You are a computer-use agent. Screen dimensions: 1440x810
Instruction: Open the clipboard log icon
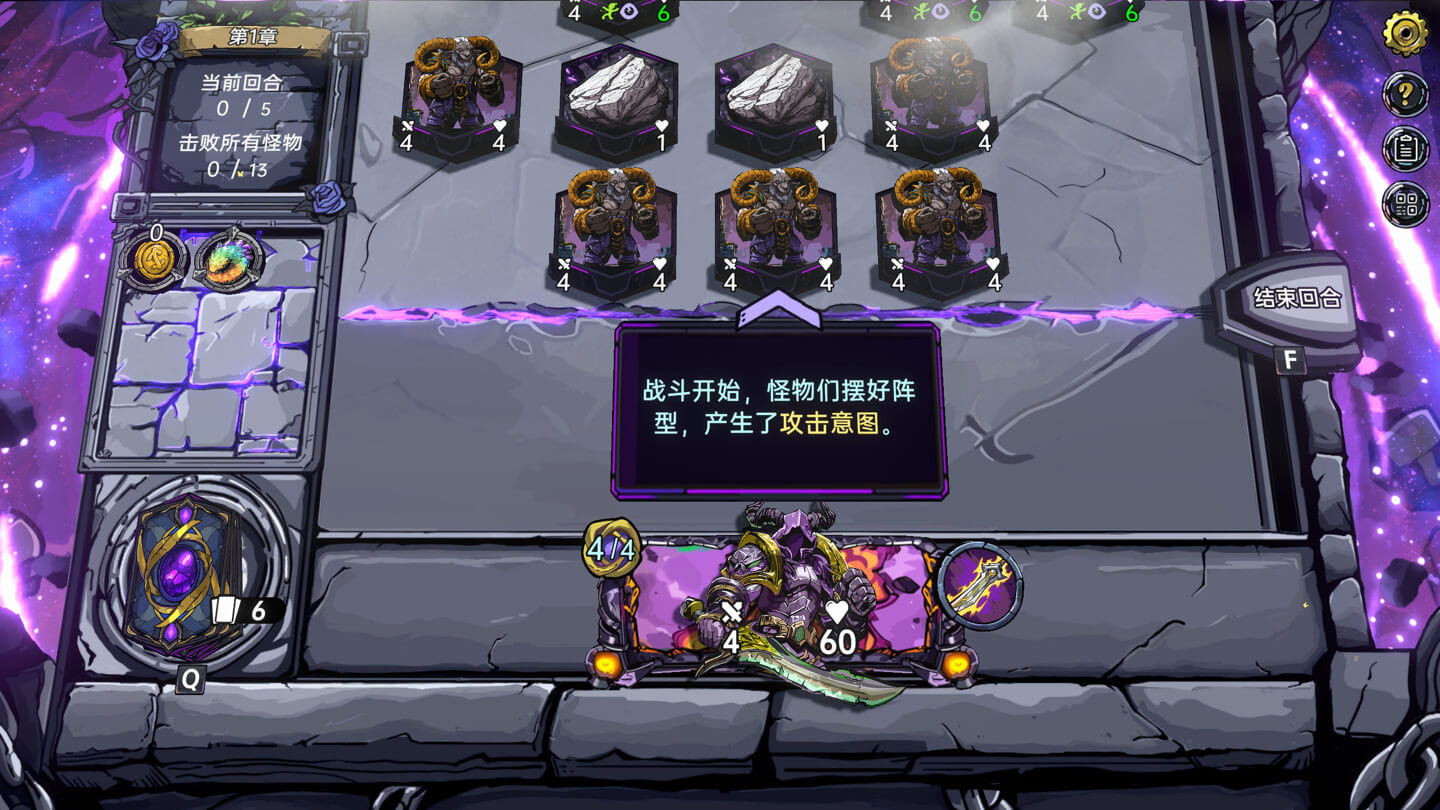pyautogui.click(x=1405, y=149)
